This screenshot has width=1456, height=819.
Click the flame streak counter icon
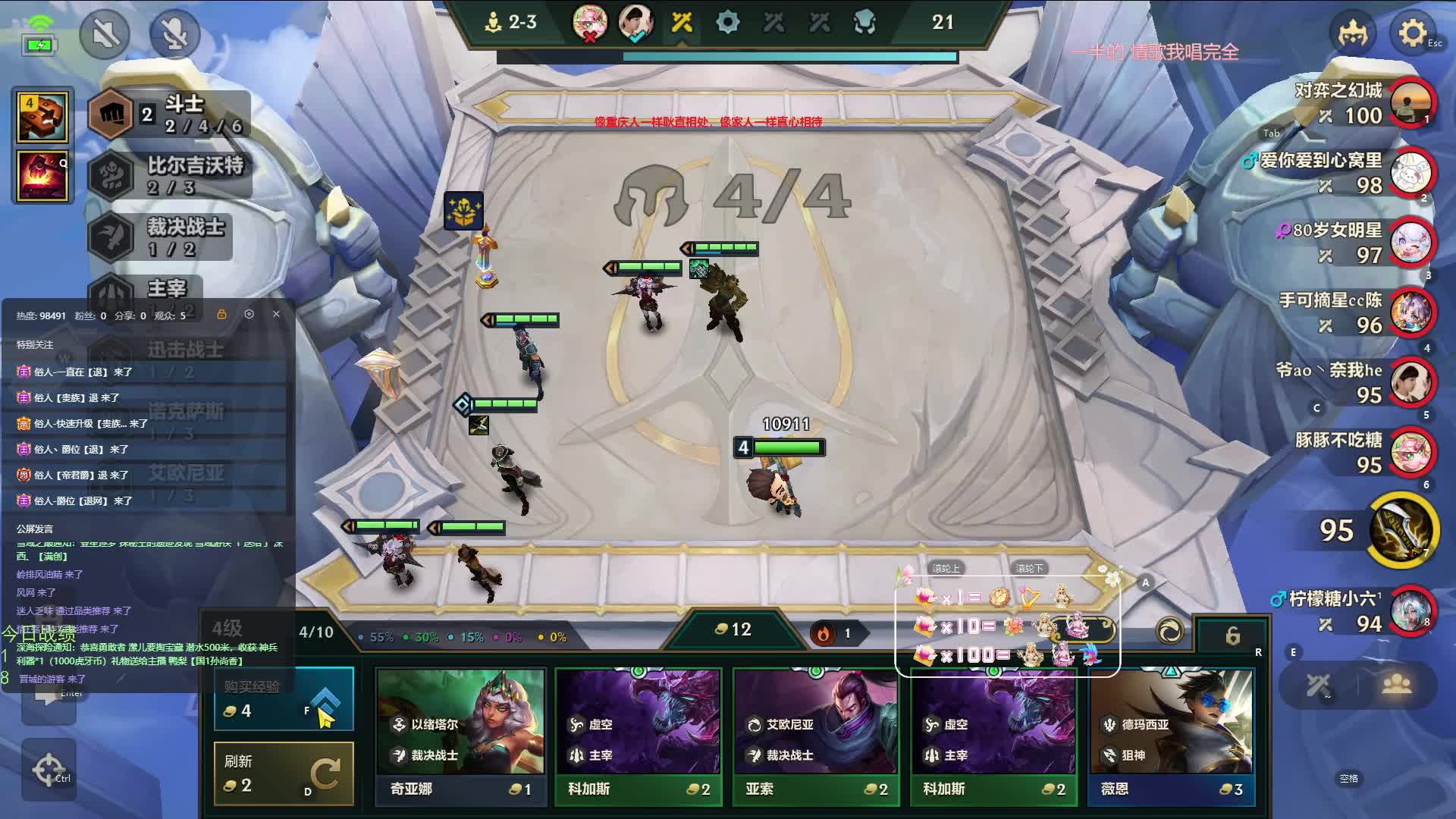coord(824,633)
